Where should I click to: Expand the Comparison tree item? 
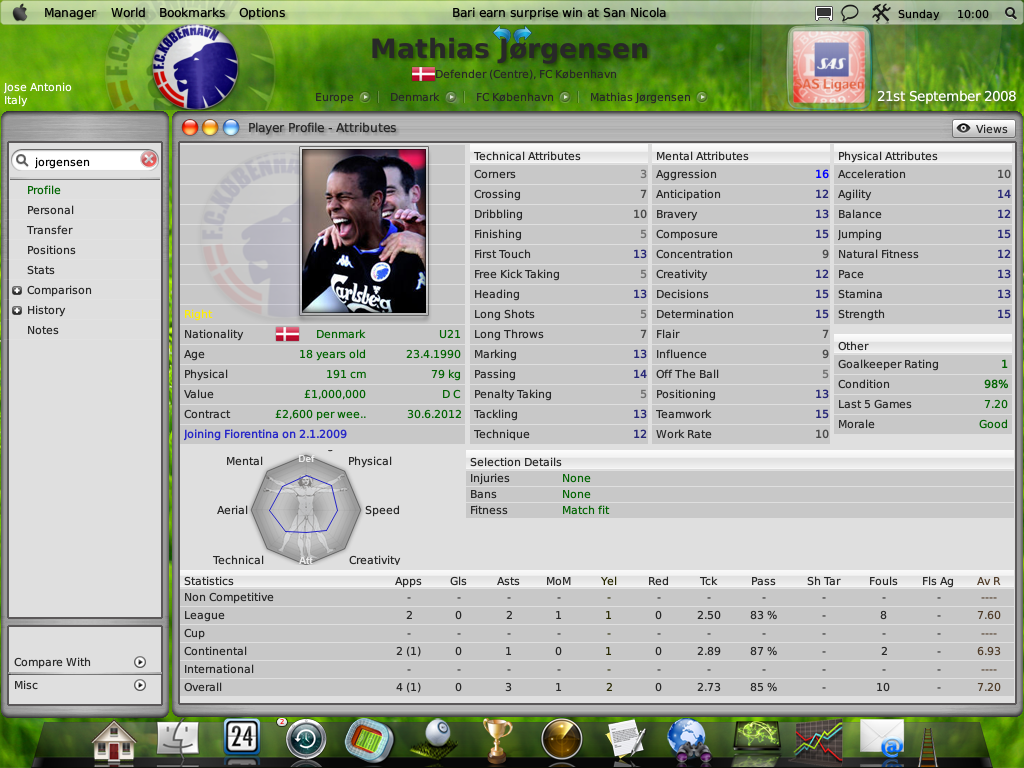tap(17, 290)
